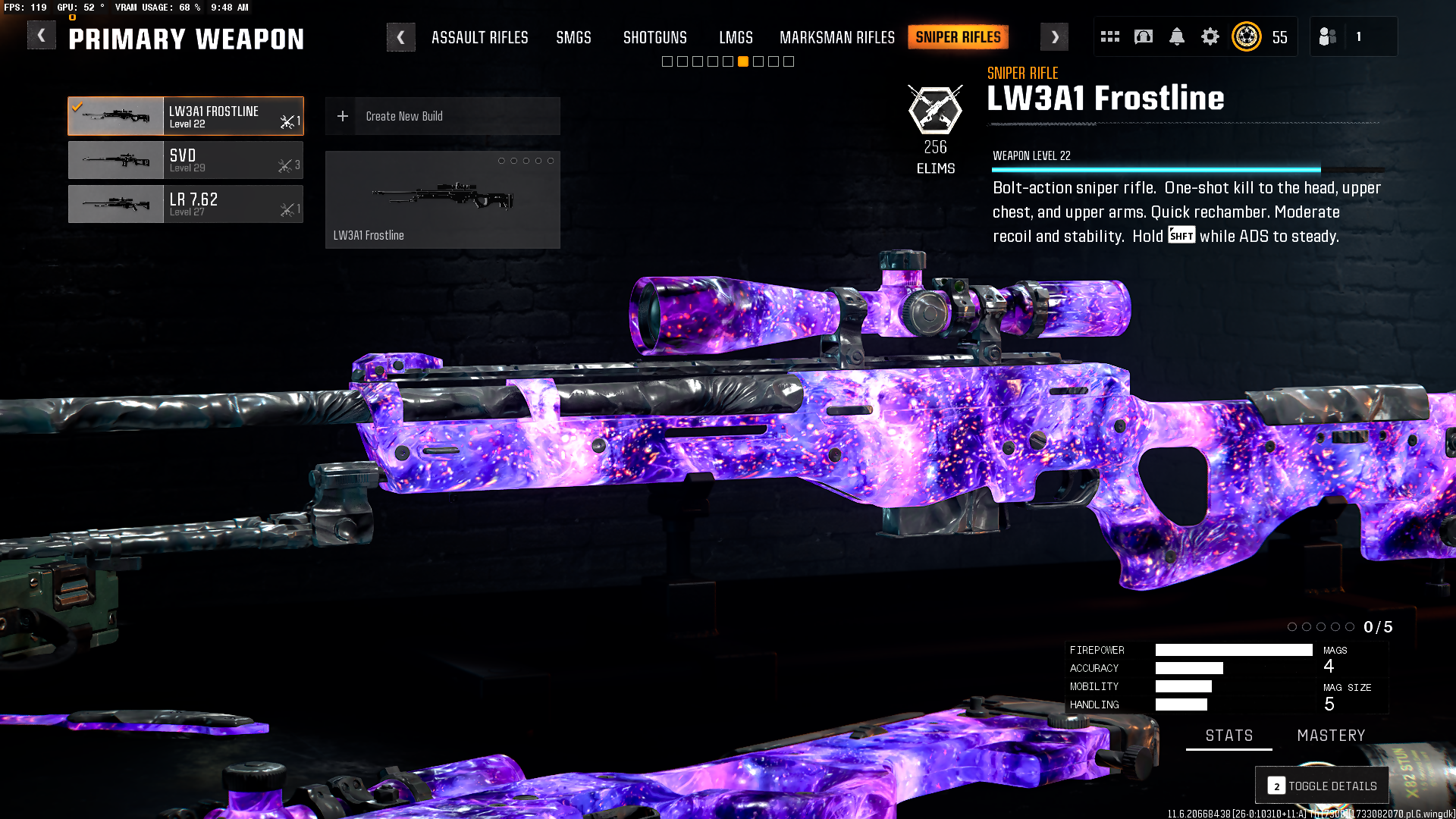Open settings gear icon
The width and height of the screenshot is (1456, 819).
coord(1210,36)
